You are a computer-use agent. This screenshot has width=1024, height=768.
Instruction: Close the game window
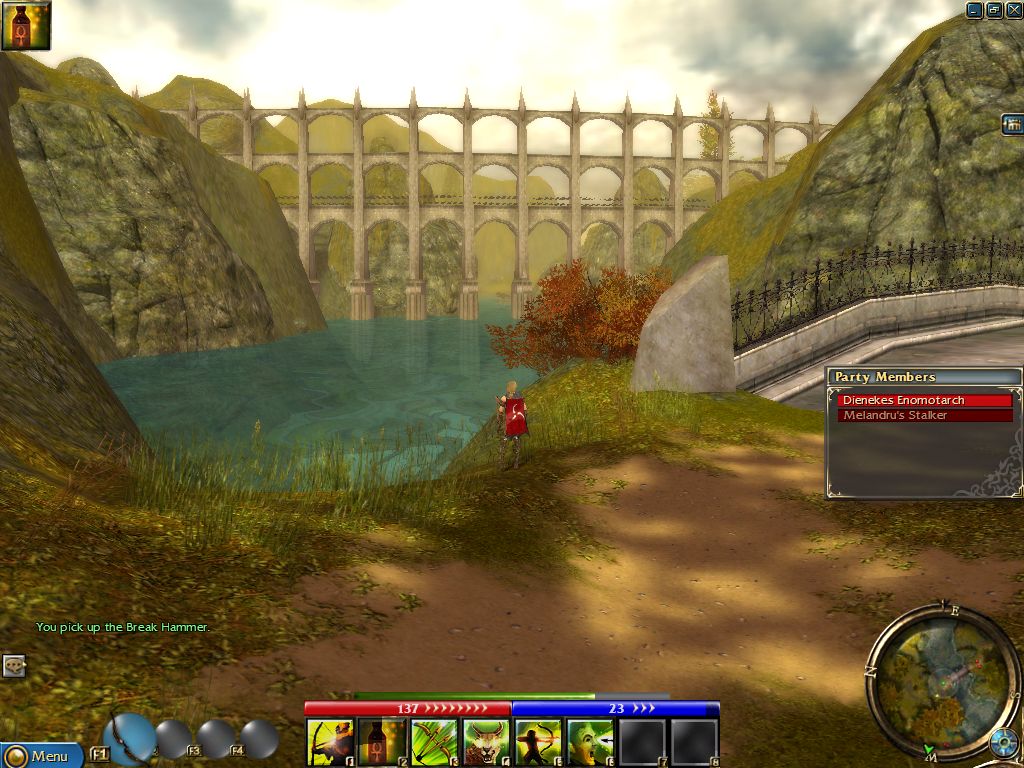click(1013, 10)
